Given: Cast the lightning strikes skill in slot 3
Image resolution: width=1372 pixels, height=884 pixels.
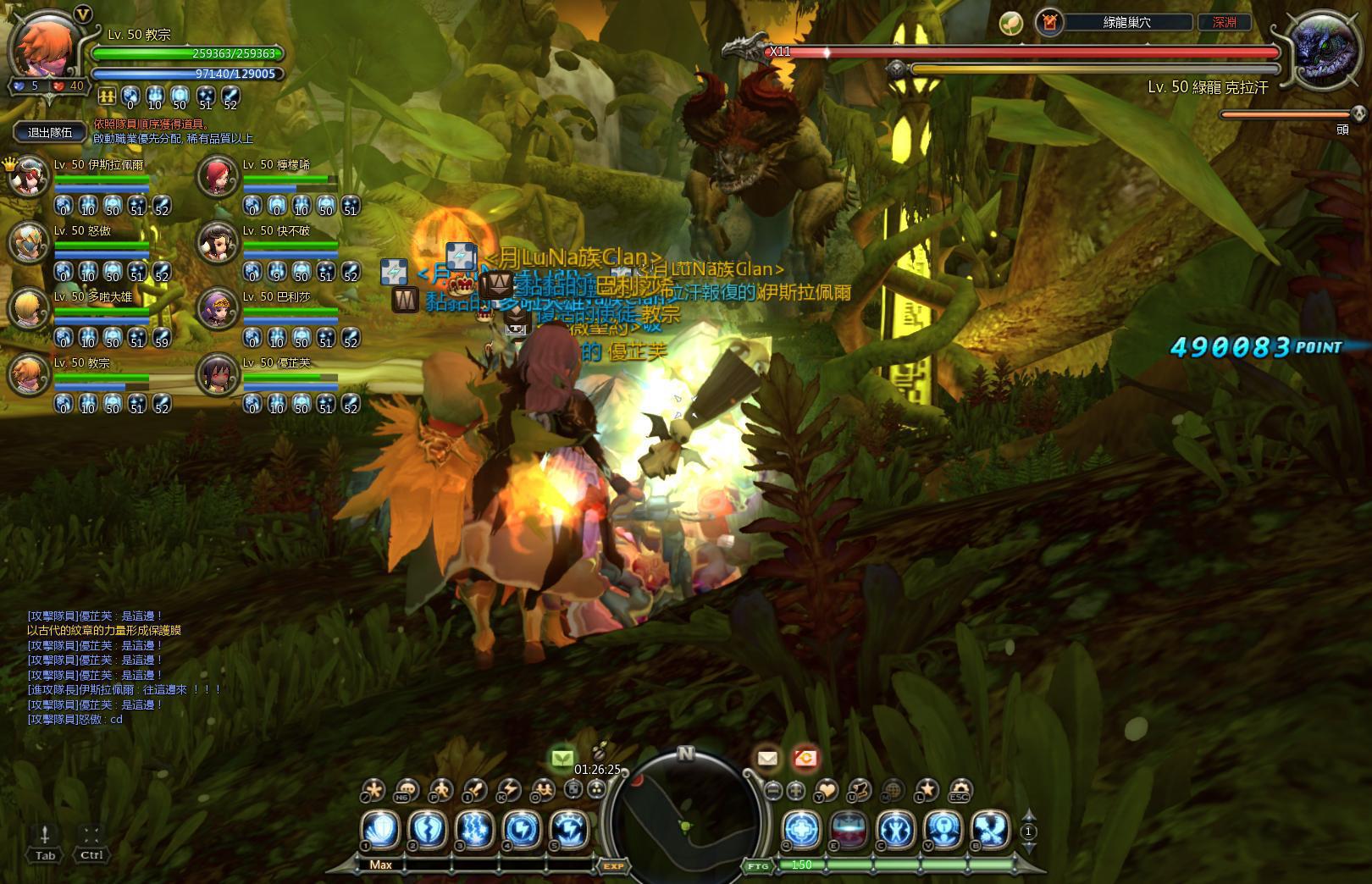Looking at the screenshot, I should pos(475,830).
